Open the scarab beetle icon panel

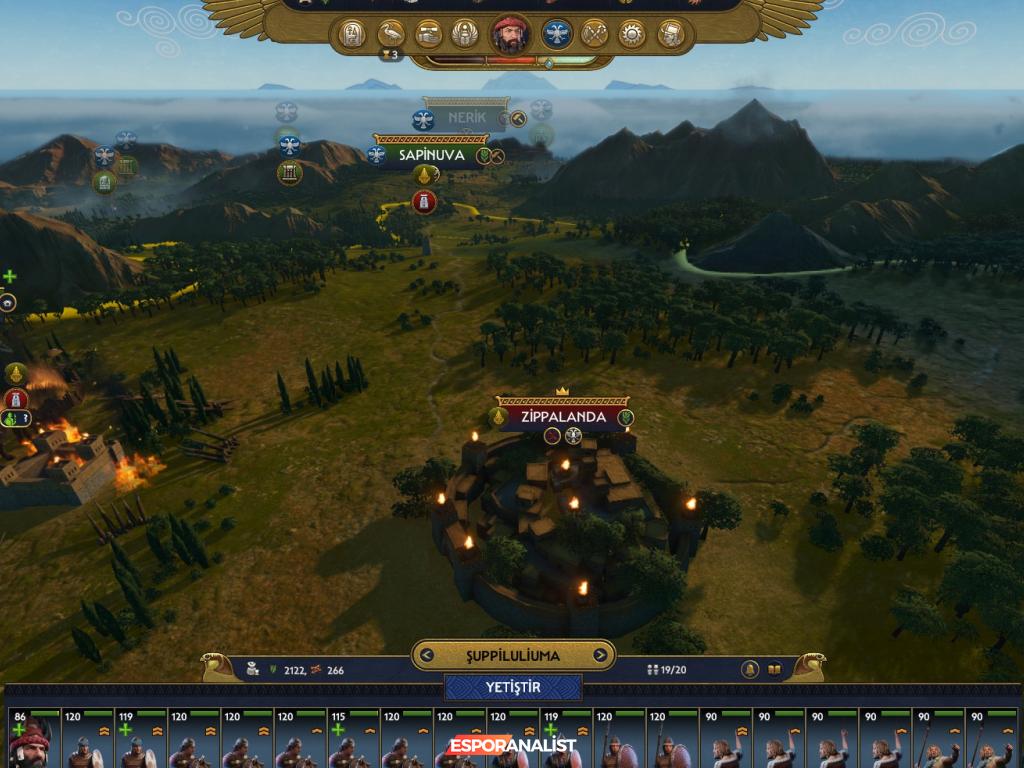464,35
